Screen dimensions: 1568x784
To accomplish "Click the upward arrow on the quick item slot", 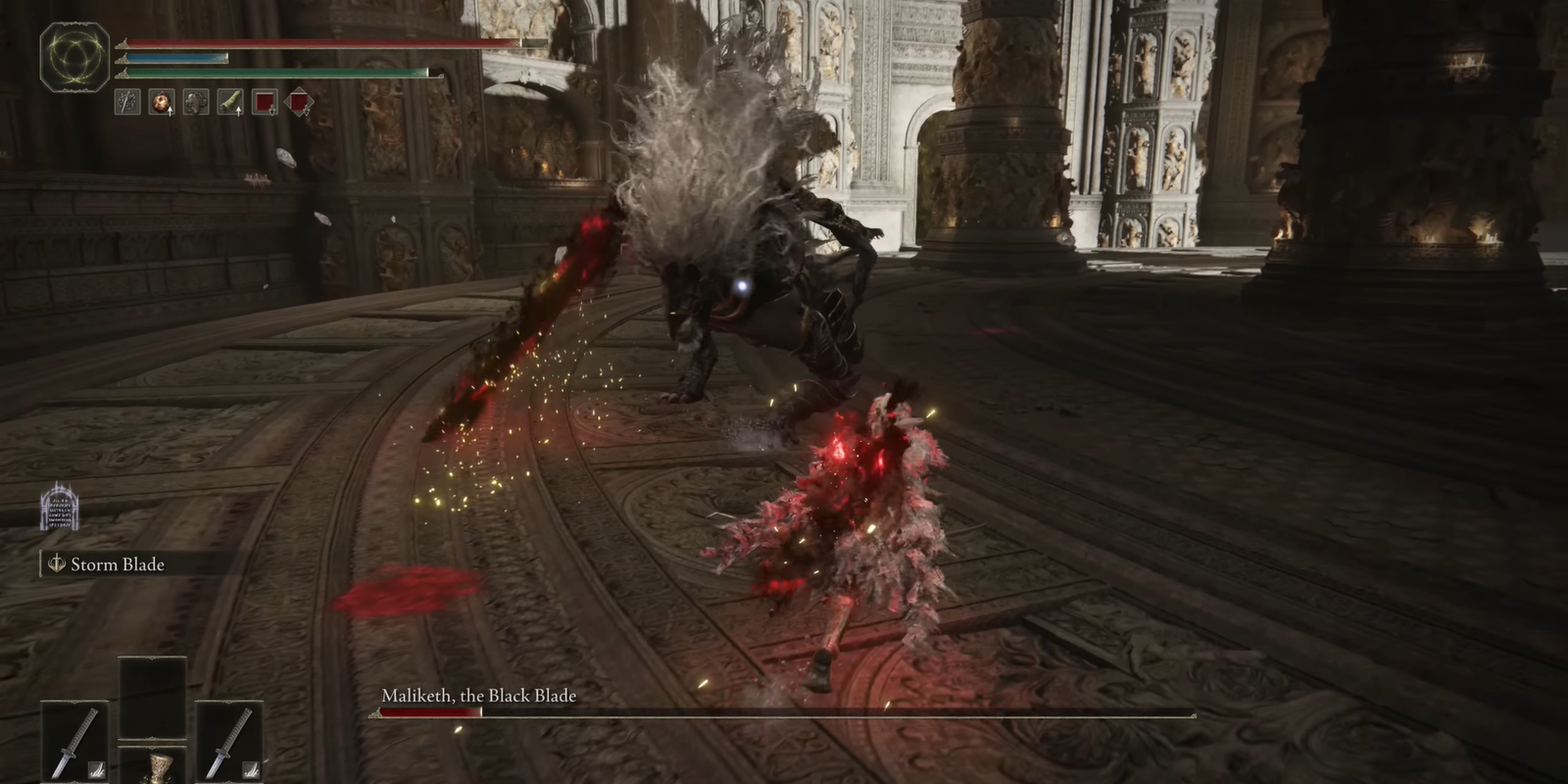I will pos(169,110).
